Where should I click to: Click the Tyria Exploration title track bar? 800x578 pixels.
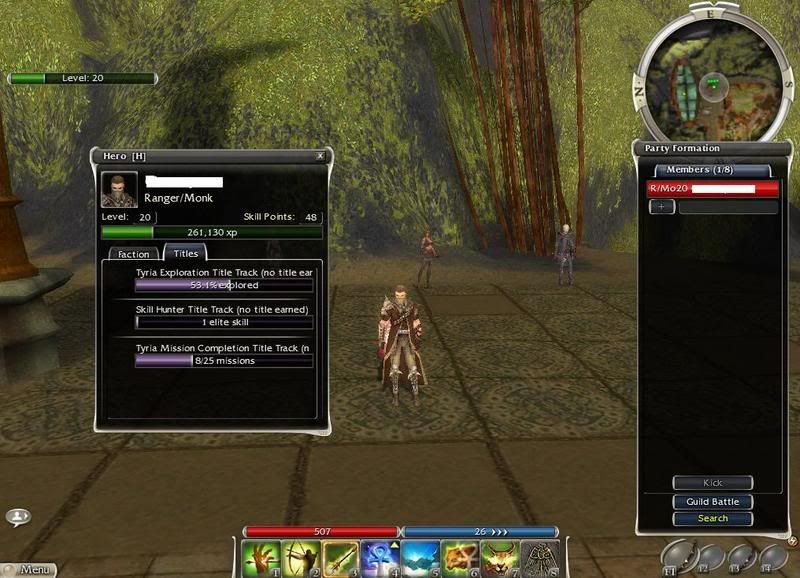[224, 285]
